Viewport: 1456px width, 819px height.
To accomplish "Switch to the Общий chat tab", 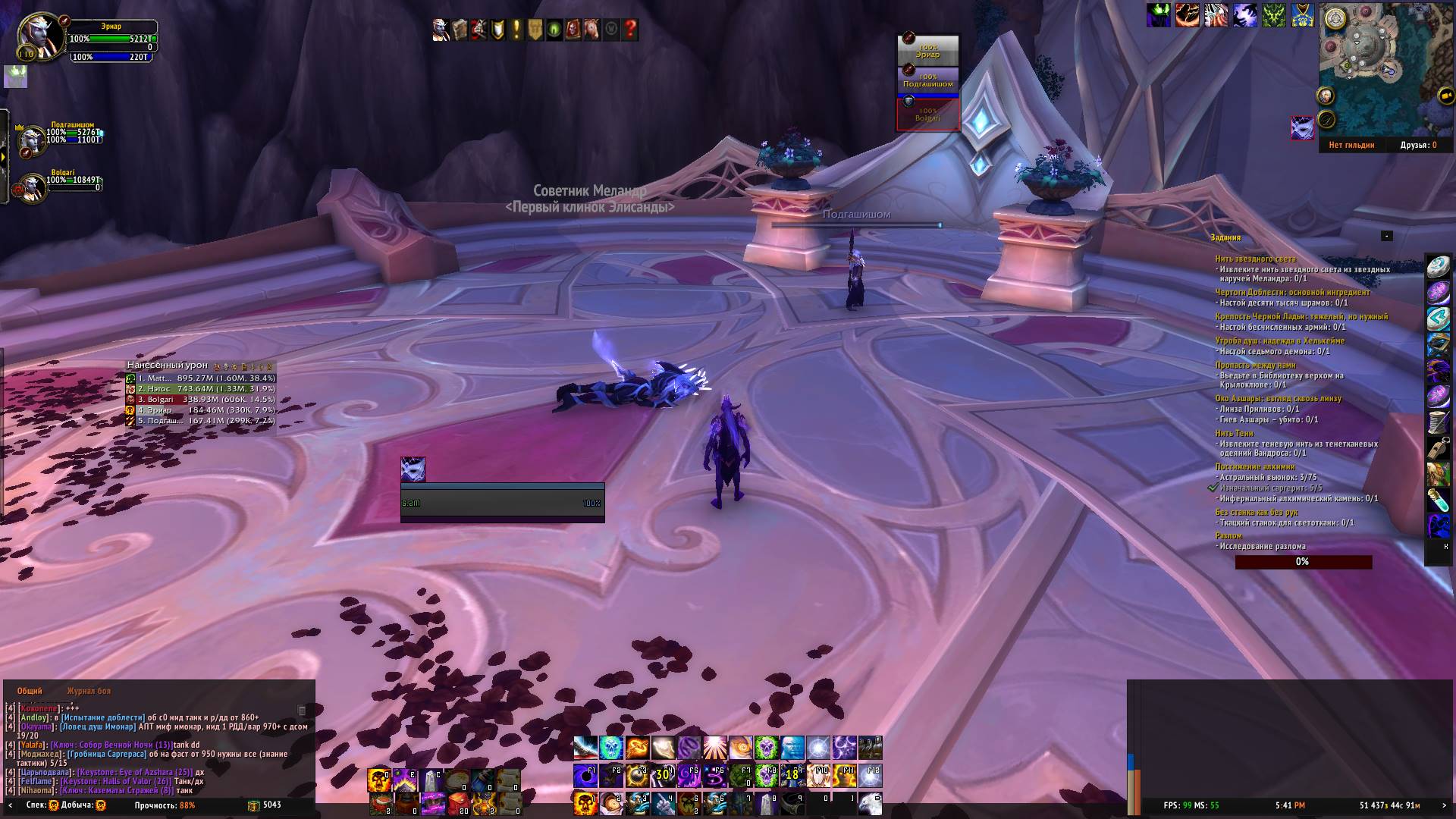I will (x=30, y=691).
